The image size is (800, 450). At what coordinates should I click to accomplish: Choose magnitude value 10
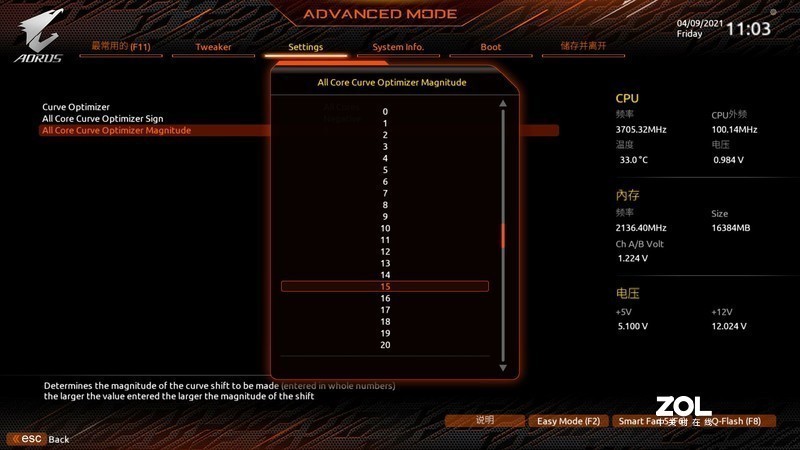click(385, 228)
